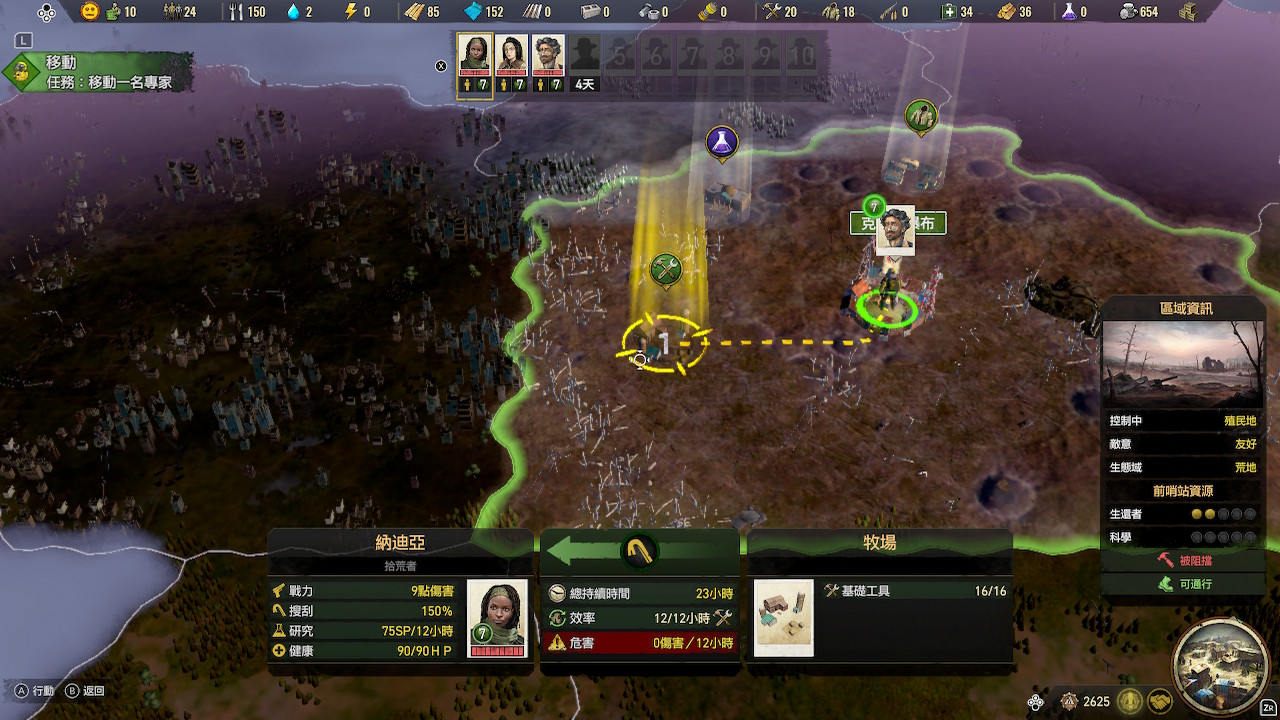Click the green specialist marker at the map's top right
1280x720 pixels.
(x=921, y=116)
